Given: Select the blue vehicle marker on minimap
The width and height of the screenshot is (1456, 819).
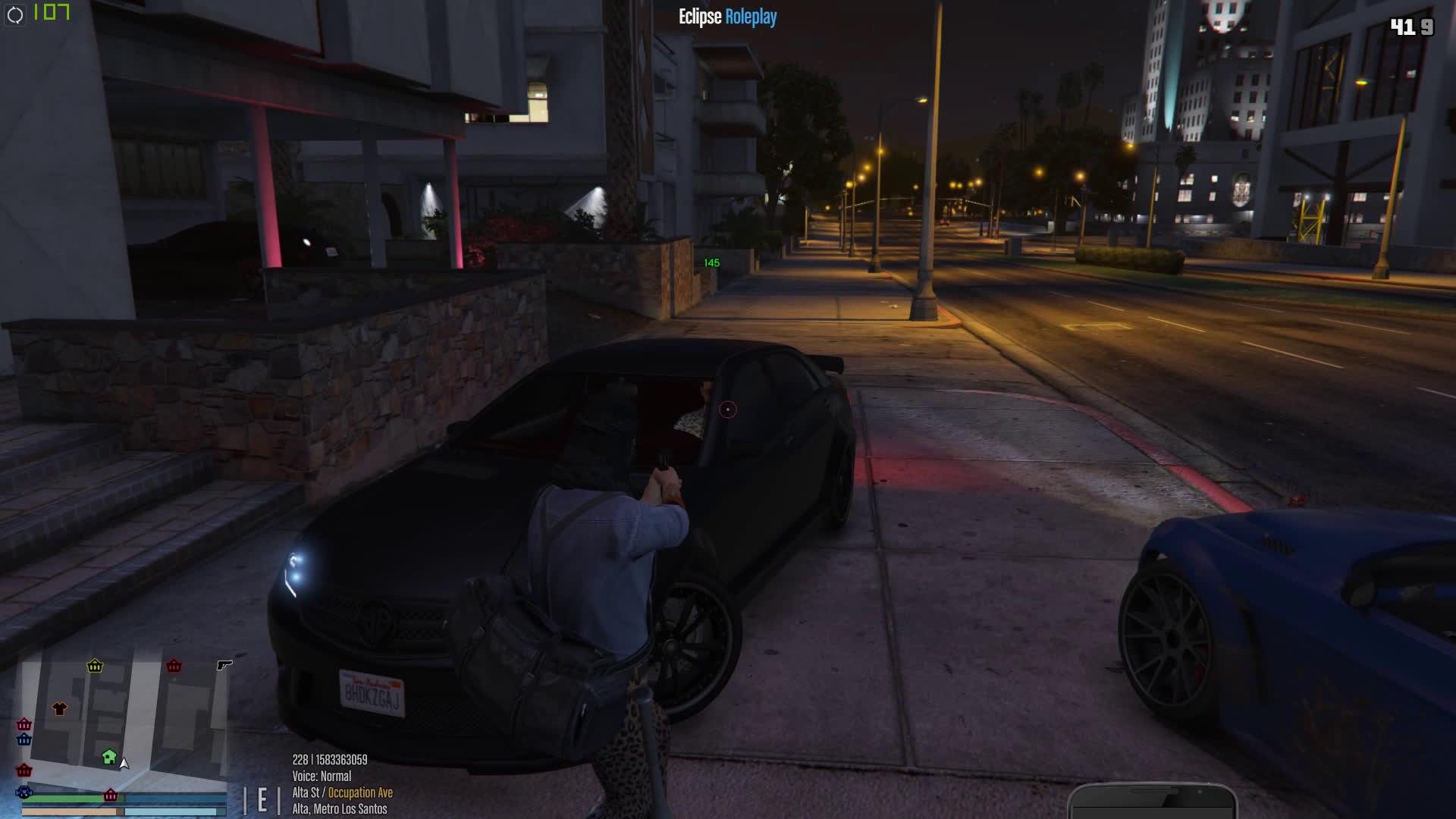Looking at the screenshot, I should pos(24,792).
